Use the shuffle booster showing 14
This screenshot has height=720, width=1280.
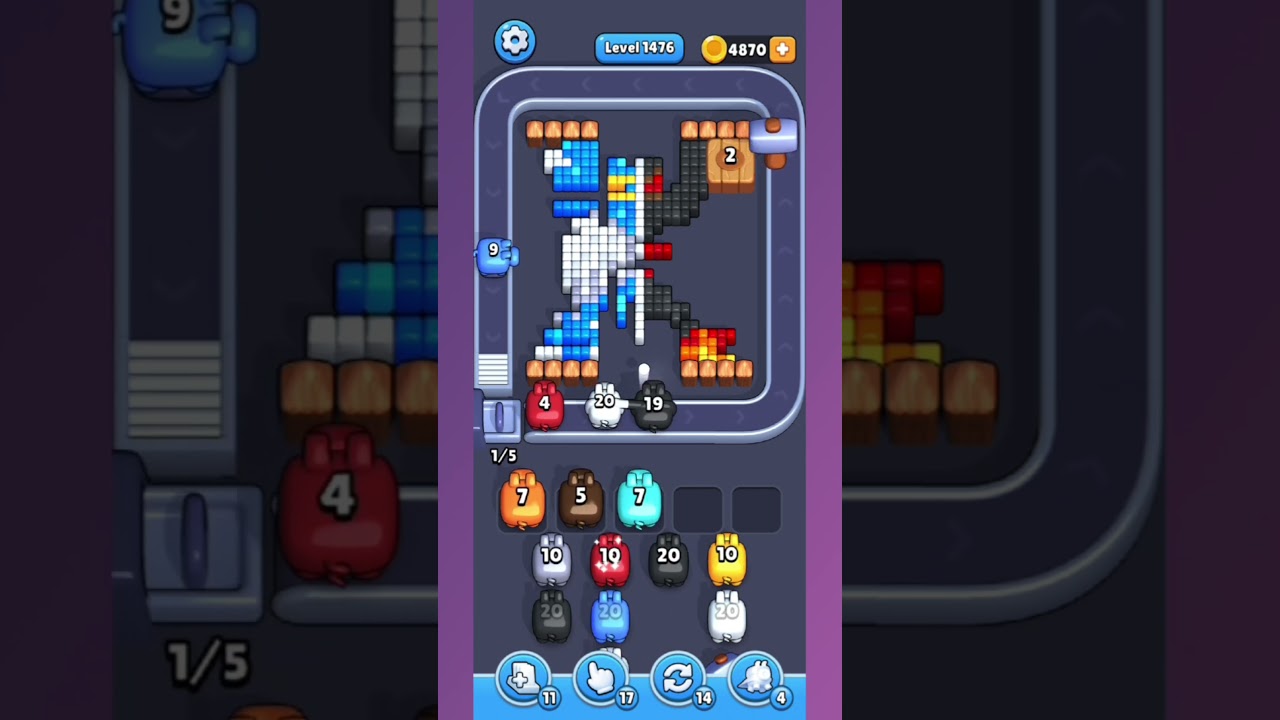tap(678, 678)
